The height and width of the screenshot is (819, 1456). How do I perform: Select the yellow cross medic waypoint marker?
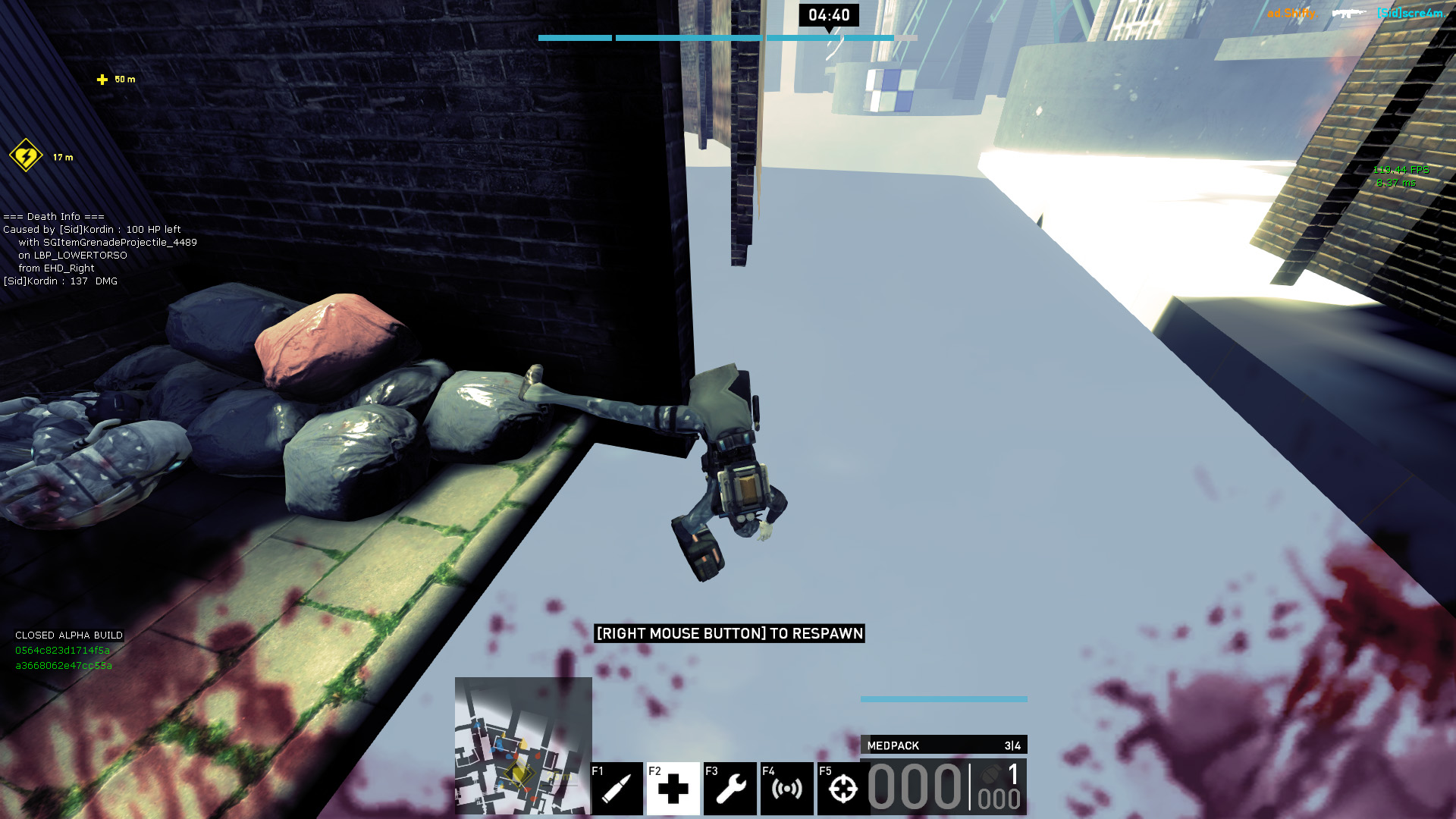point(102,80)
